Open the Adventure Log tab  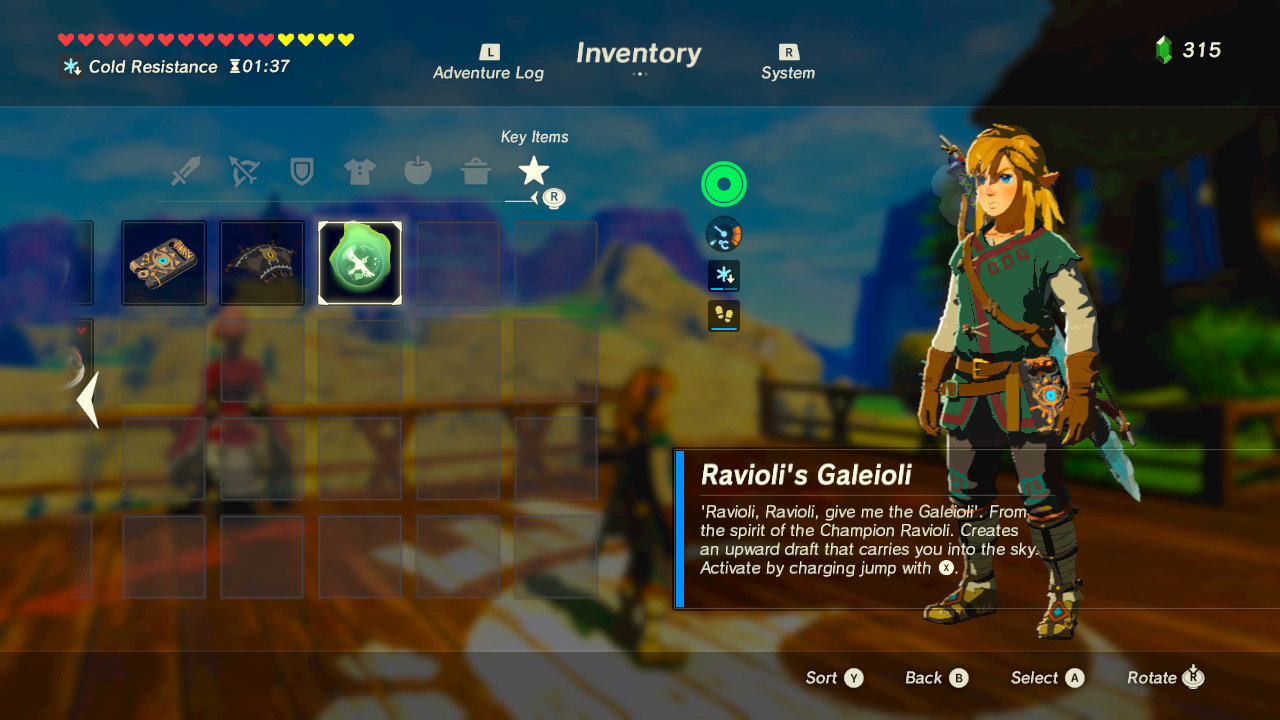pos(488,62)
